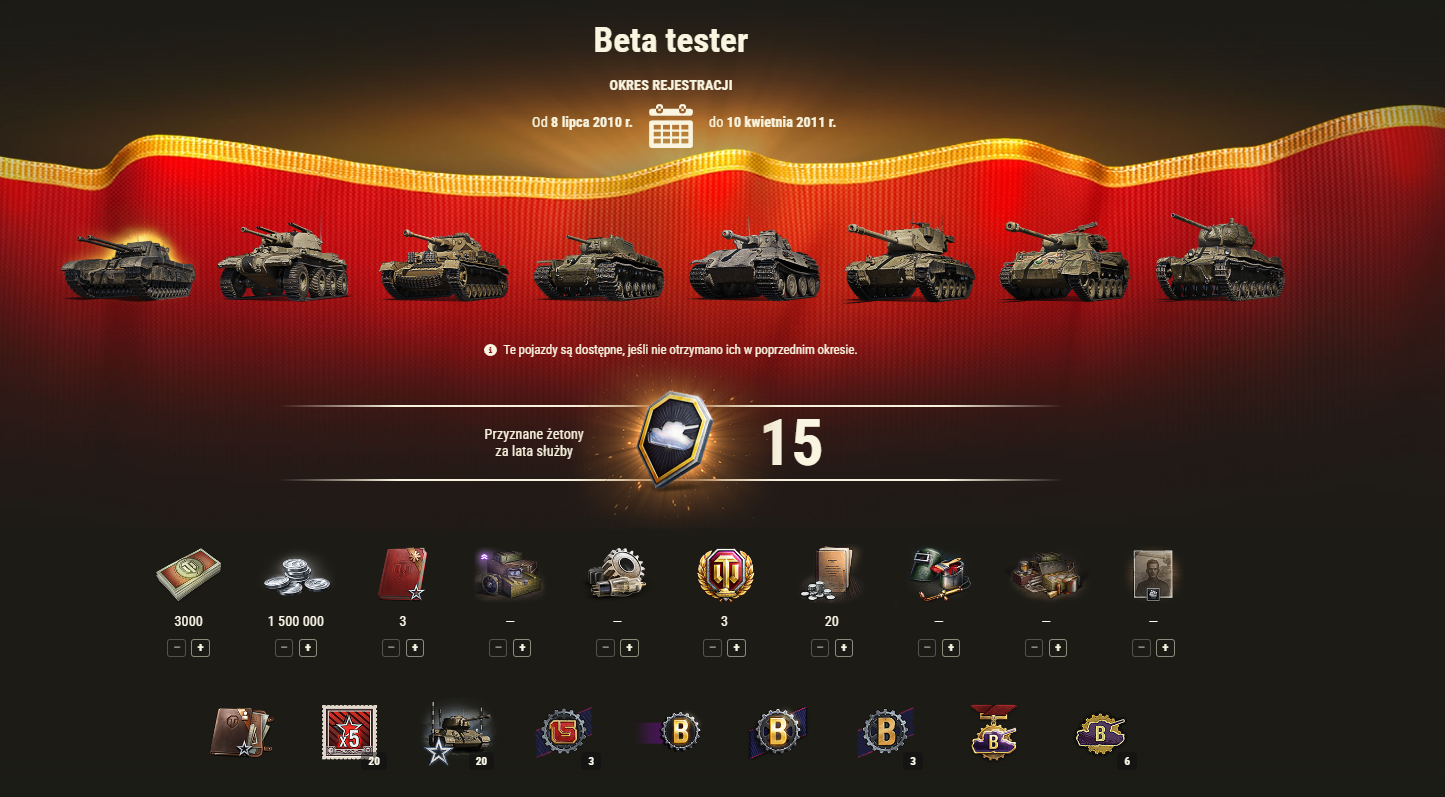Open the leather wallet reward icon
This screenshot has height=797, width=1445.
[241, 733]
